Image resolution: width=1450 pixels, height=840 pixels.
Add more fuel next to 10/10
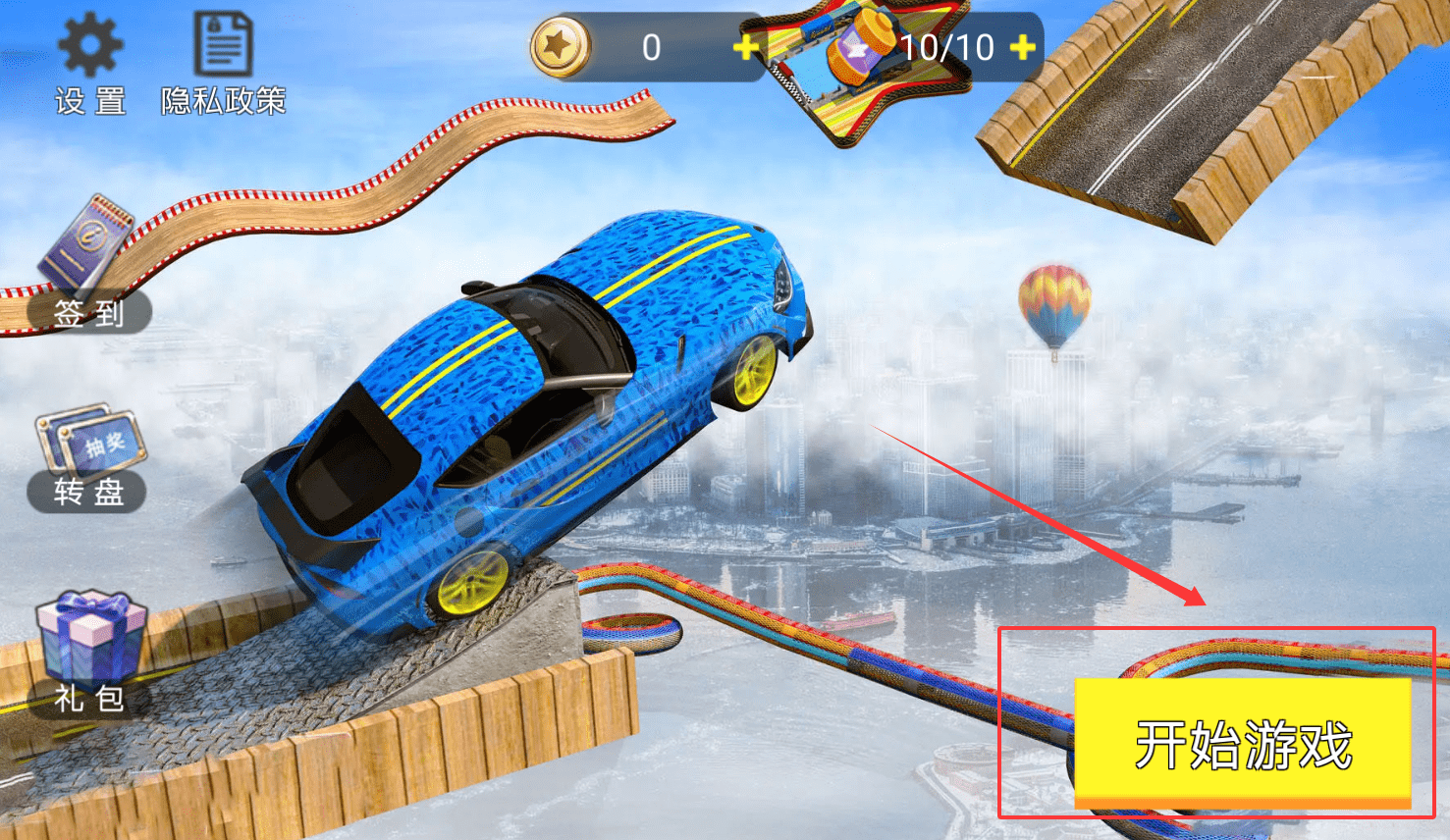[1022, 47]
